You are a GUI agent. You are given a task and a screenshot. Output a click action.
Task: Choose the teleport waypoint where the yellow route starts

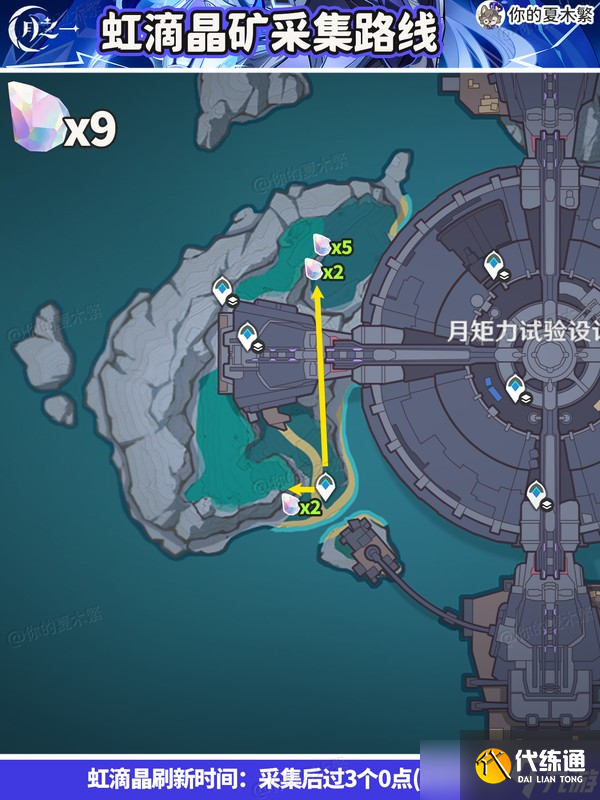(x=325, y=487)
